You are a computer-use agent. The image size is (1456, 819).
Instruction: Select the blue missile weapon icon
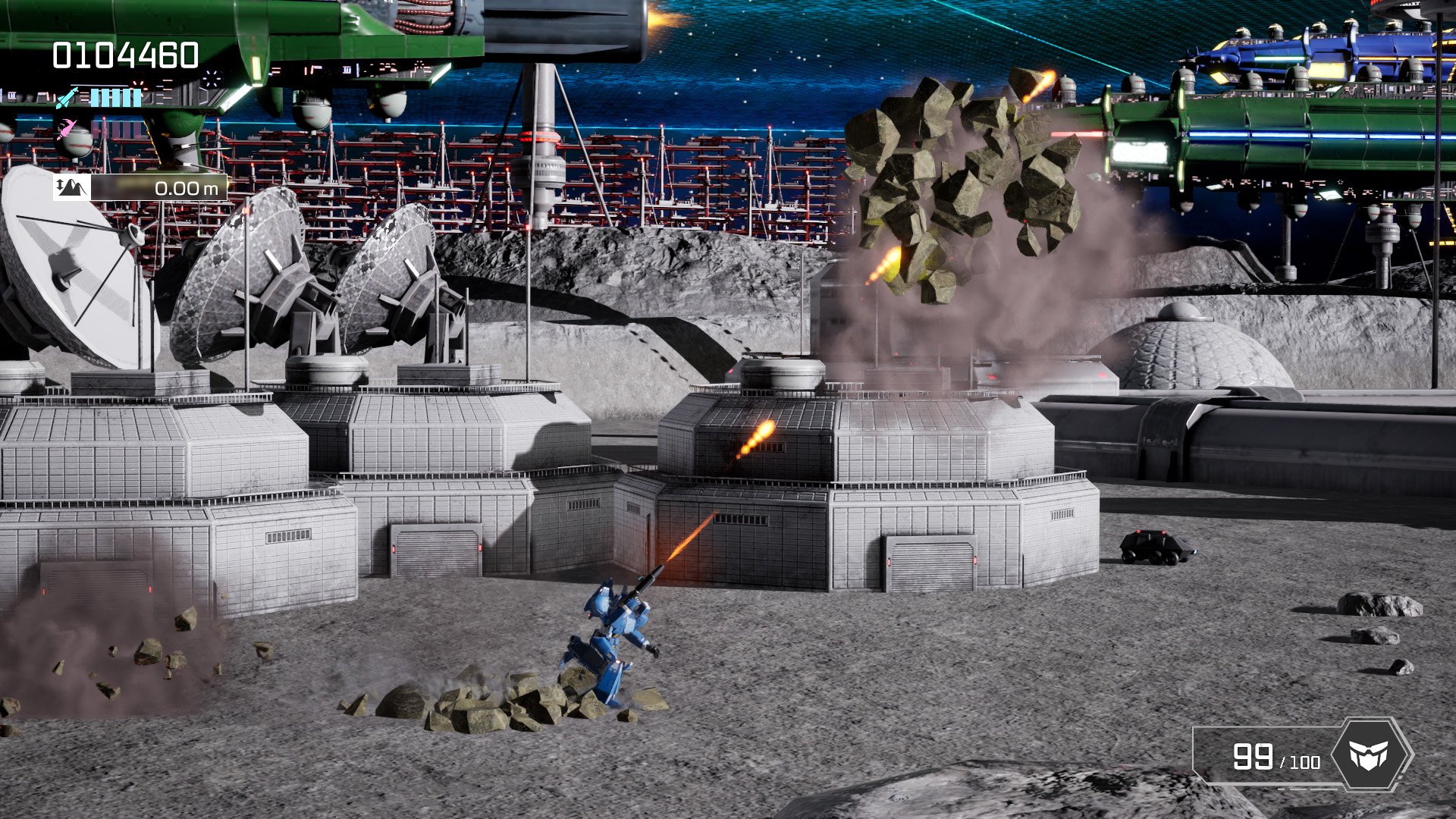[67, 97]
